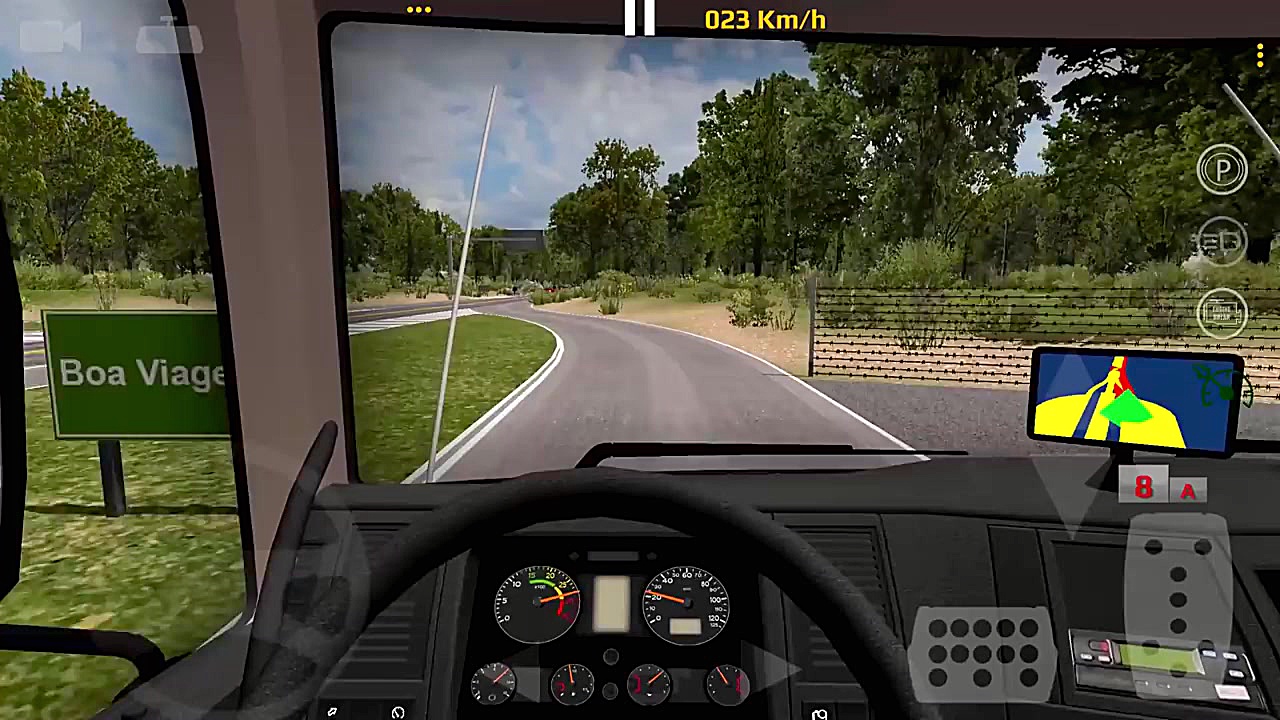The image size is (1280, 720).
Task: Tap the gear shifter stick
Action: coord(1180,590)
